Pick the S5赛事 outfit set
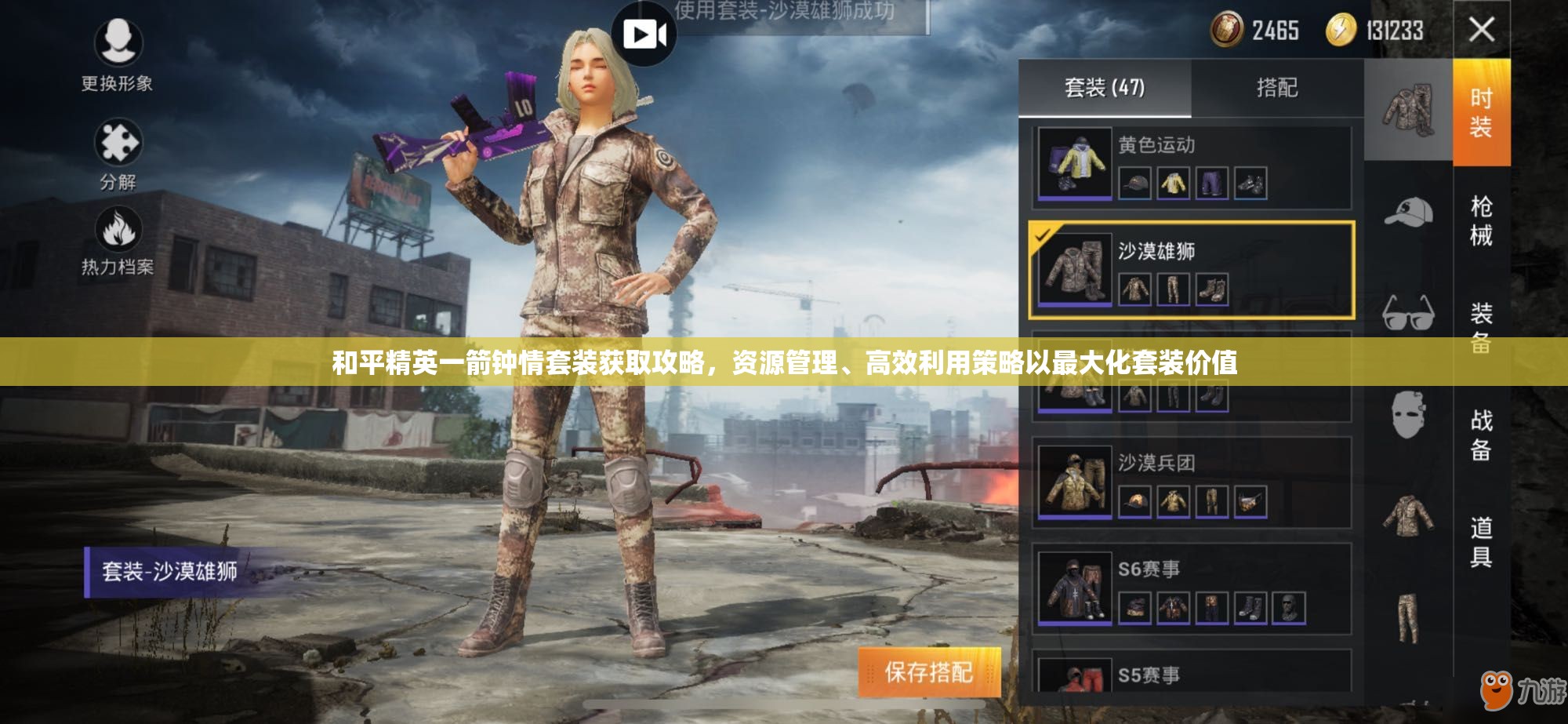Viewport: 1568px width, 724px height. click(1192, 673)
